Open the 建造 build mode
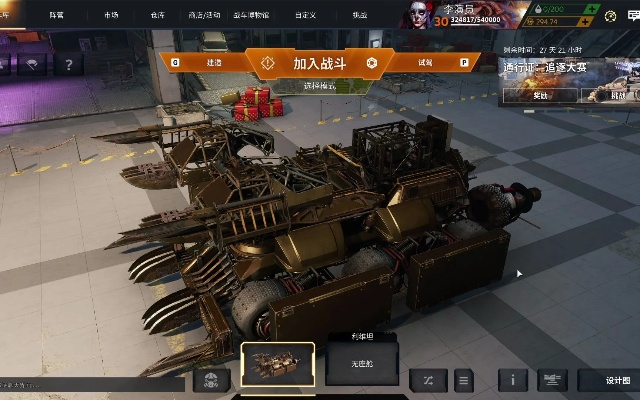This screenshot has height=400, width=640. [x=213, y=62]
